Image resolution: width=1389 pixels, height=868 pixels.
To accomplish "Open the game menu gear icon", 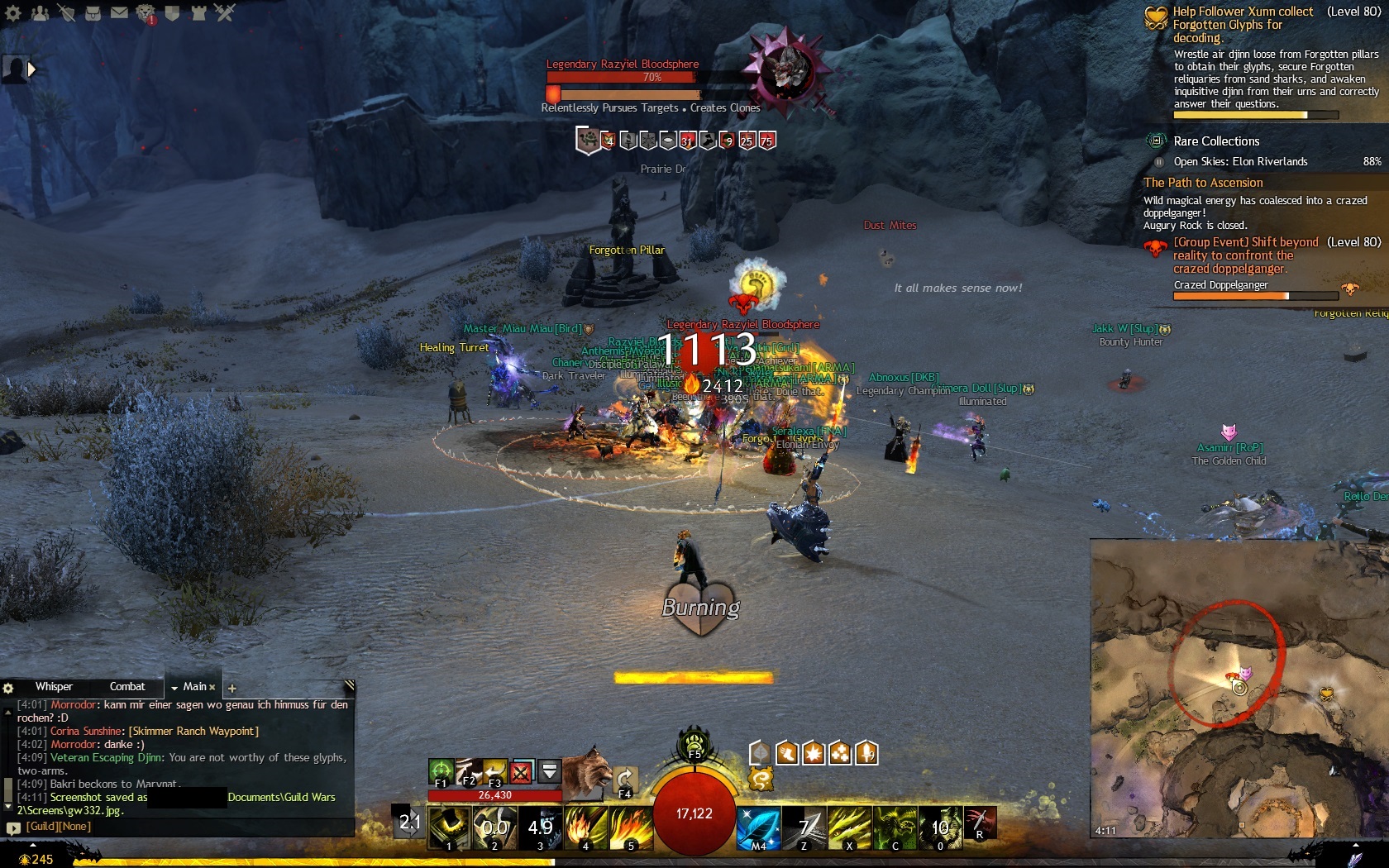I will [x=13, y=12].
